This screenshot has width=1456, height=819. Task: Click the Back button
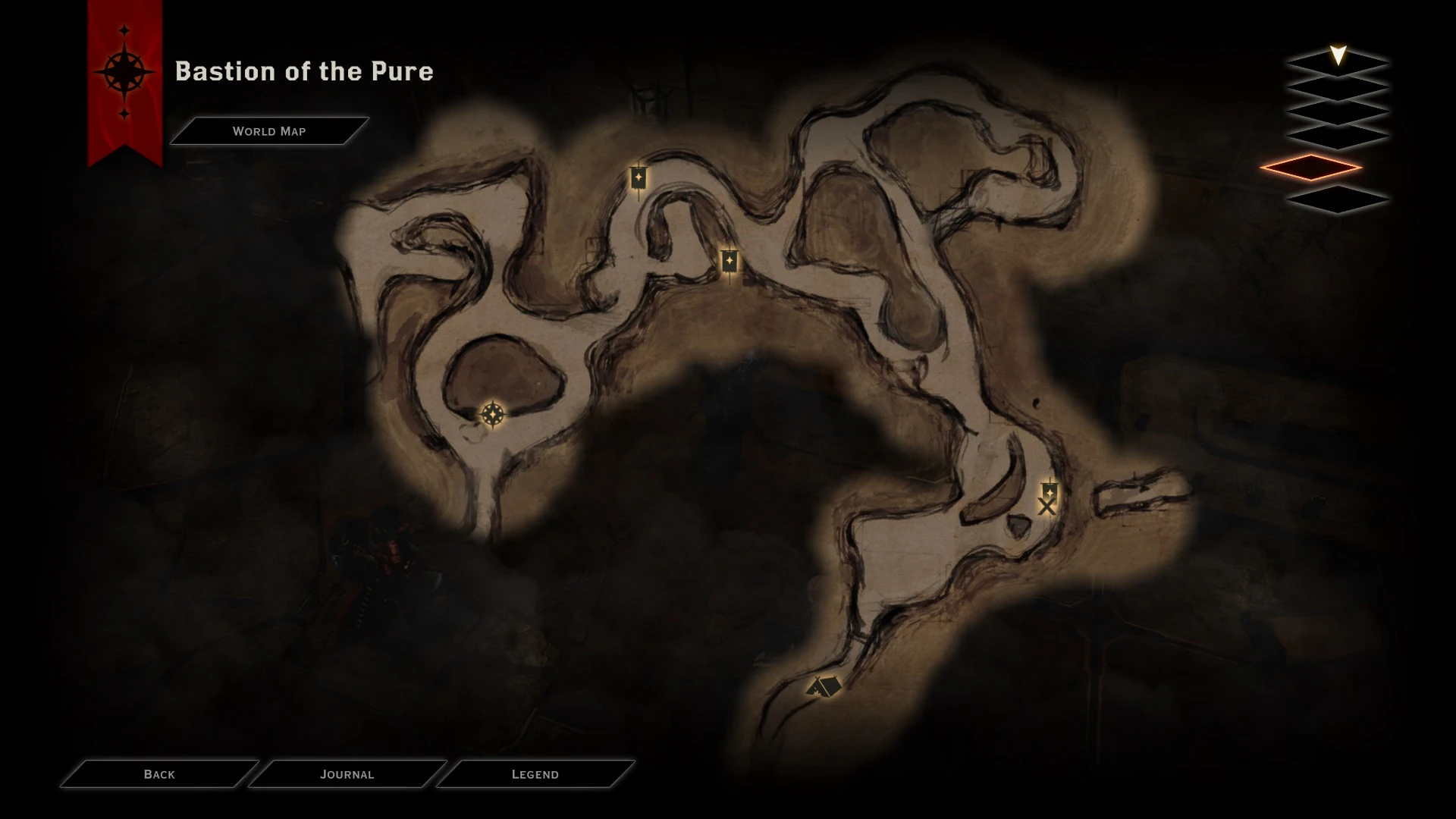click(x=158, y=774)
